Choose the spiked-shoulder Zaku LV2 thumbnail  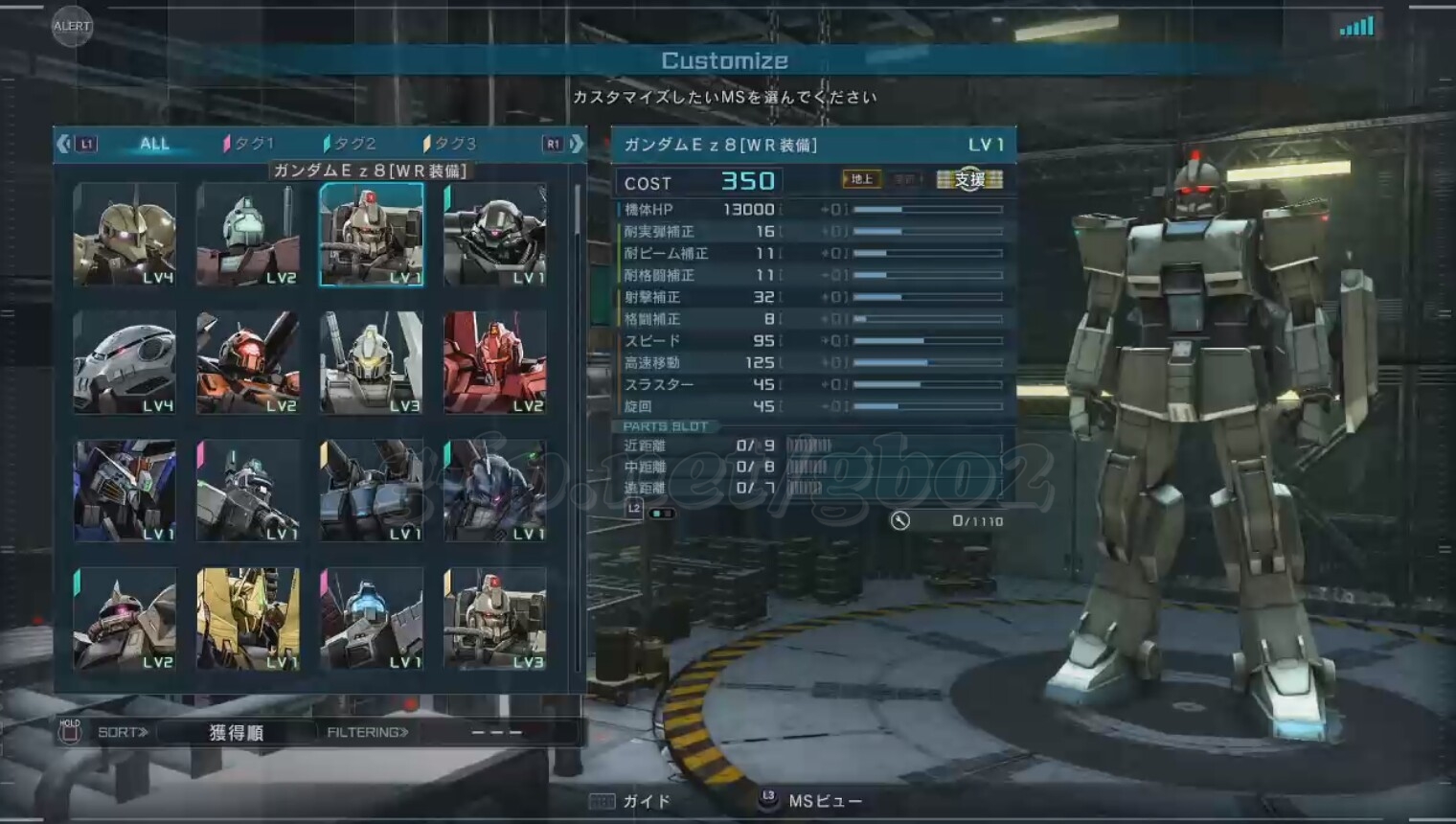(125, 619)
